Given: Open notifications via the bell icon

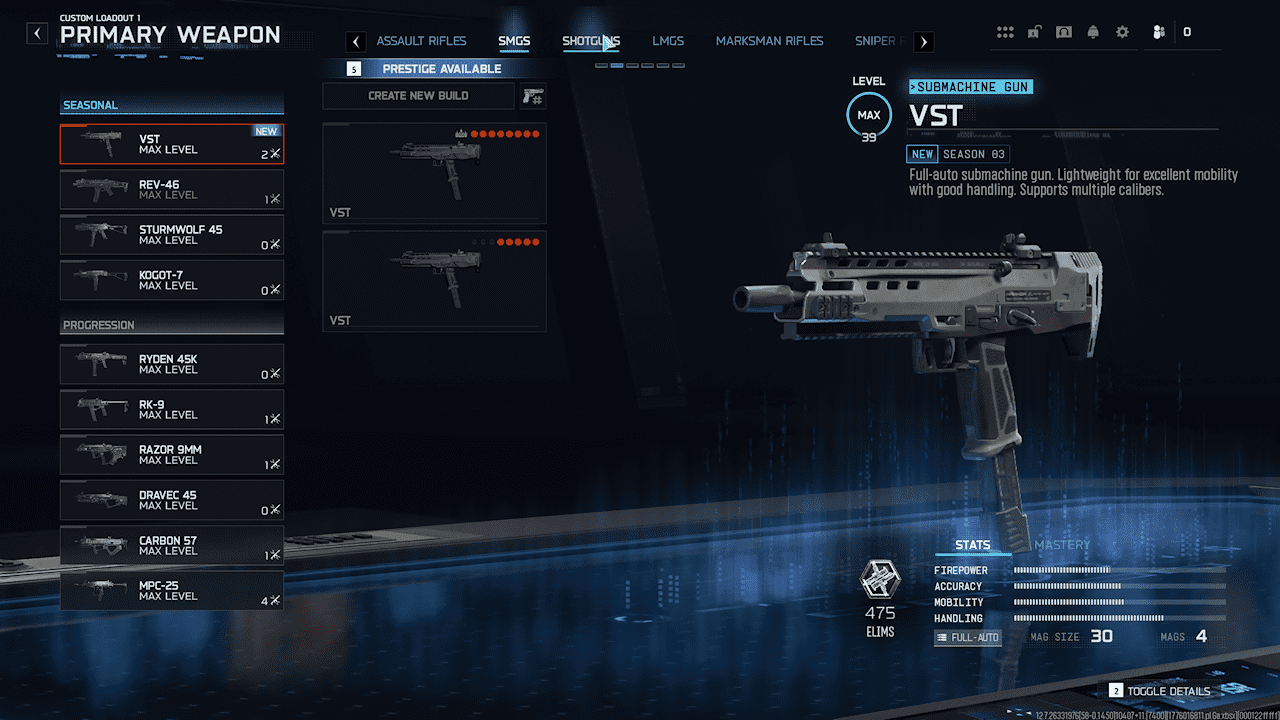Looking at the screenshot, I should [x=1092, y=31].
